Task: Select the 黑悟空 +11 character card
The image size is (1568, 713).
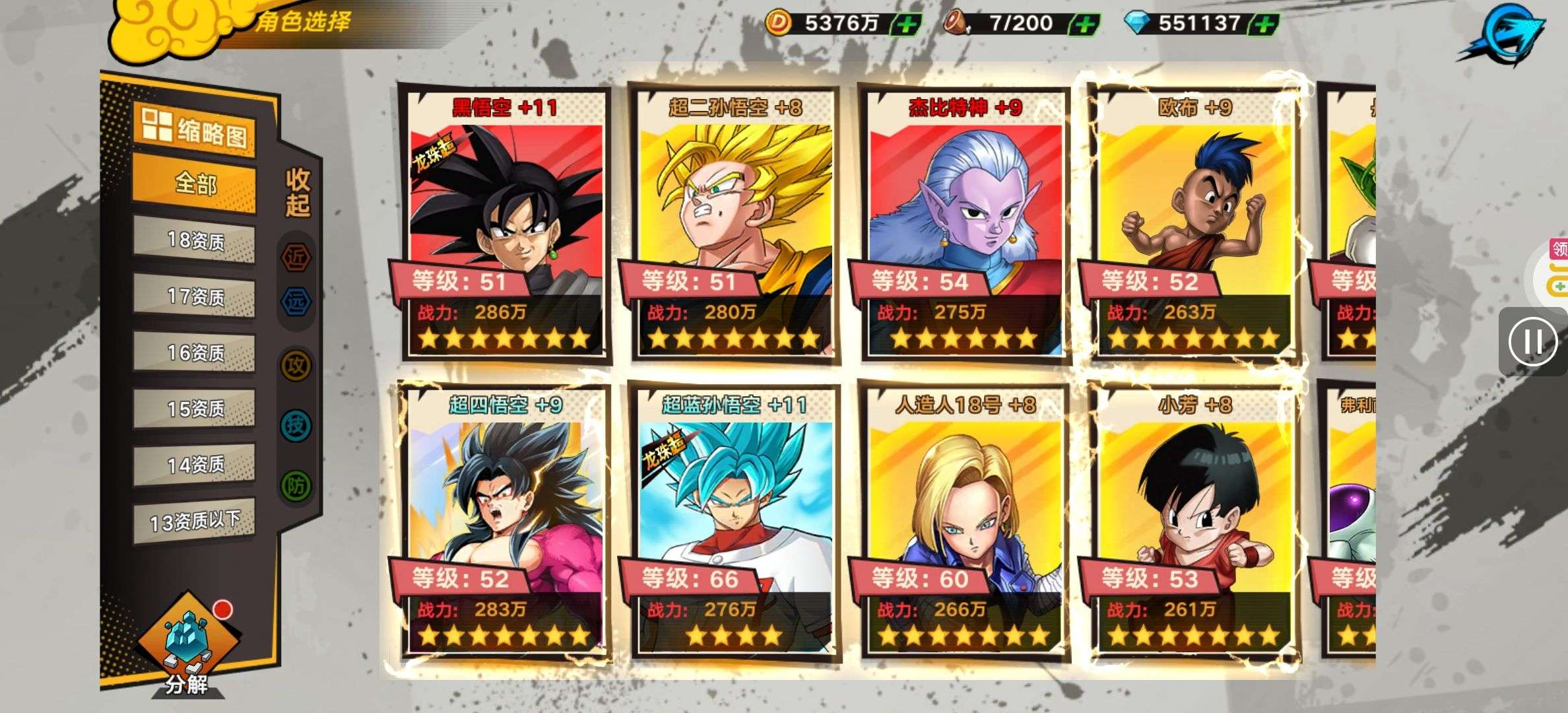Action: pos(506,224)
